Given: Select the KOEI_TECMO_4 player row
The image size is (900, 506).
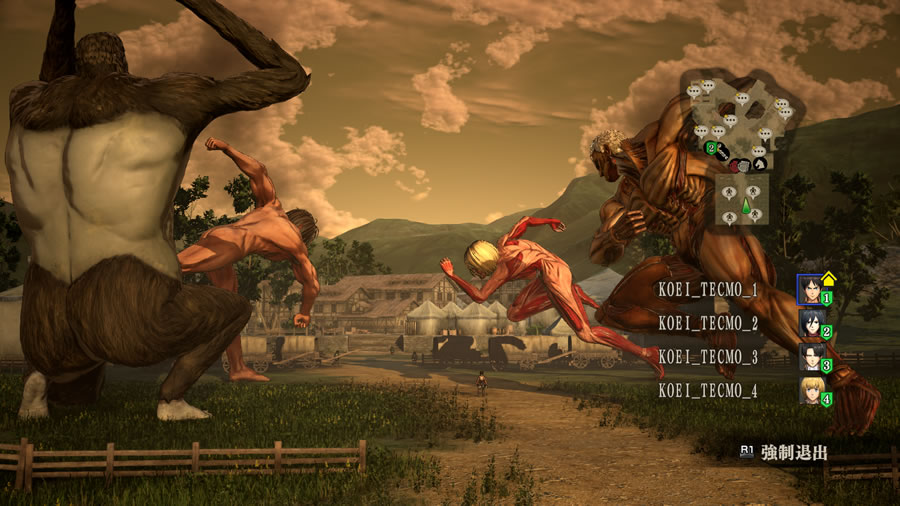Looking at the screenshot, I should [707, 391].
